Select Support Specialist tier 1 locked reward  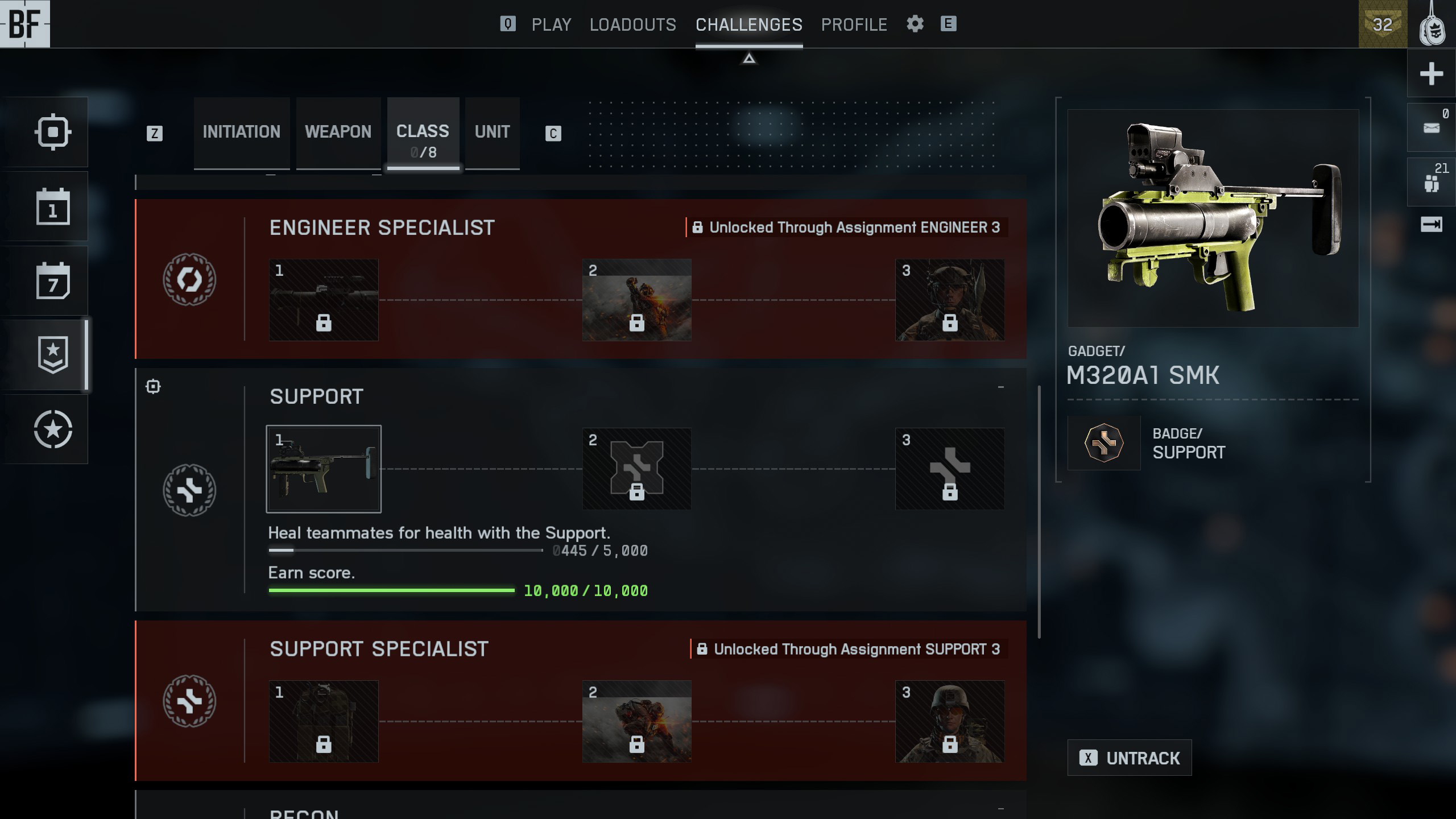coord(324,721)
